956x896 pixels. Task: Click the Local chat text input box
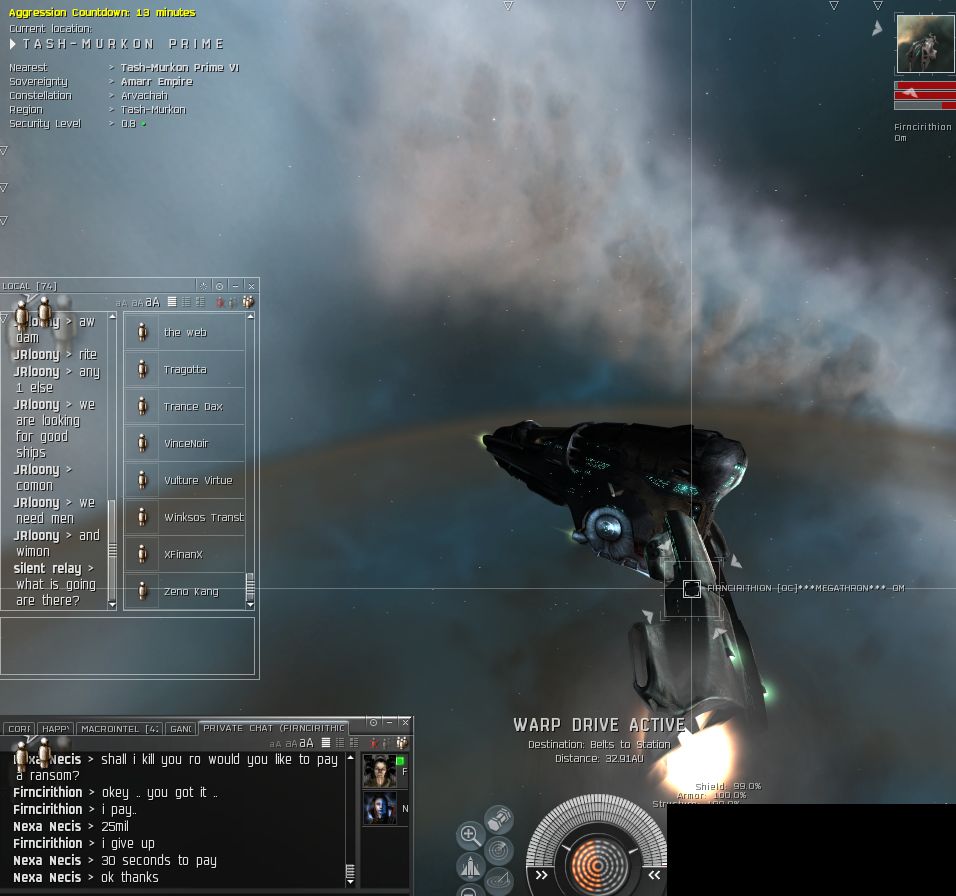point(127,645)
